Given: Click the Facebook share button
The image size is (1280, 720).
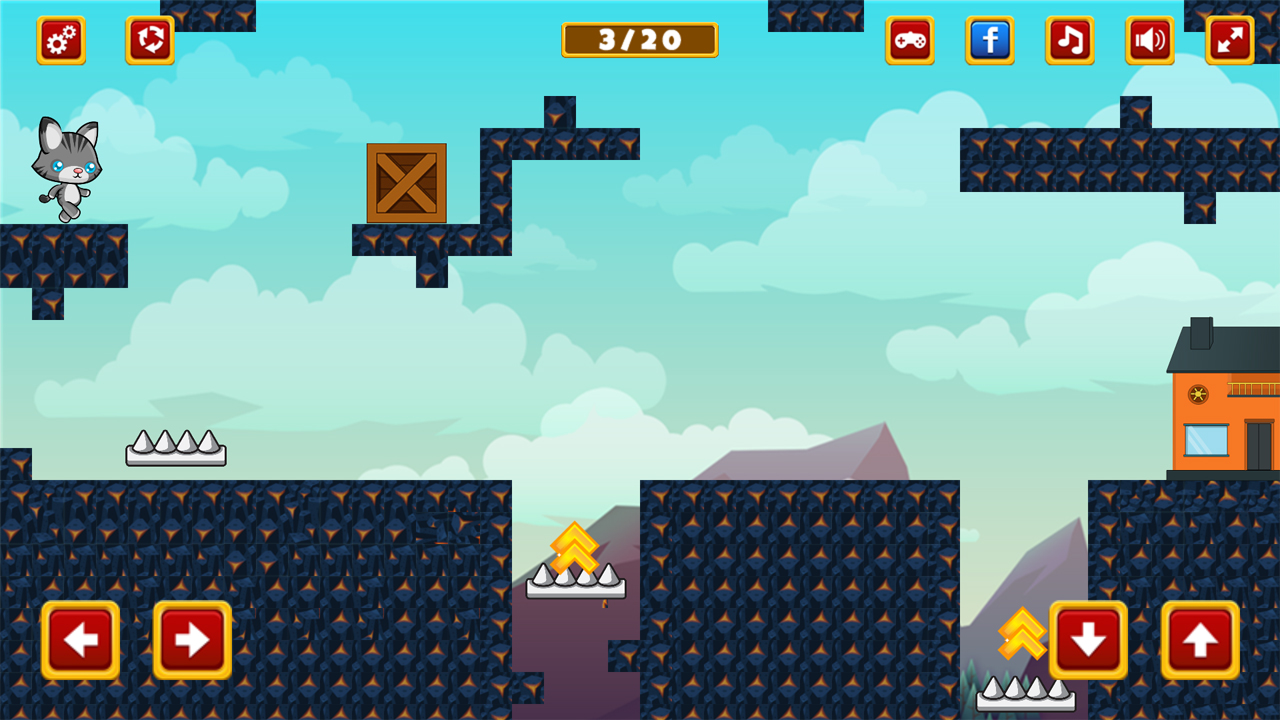Looking at the screenshot, I should pos(990,41).
